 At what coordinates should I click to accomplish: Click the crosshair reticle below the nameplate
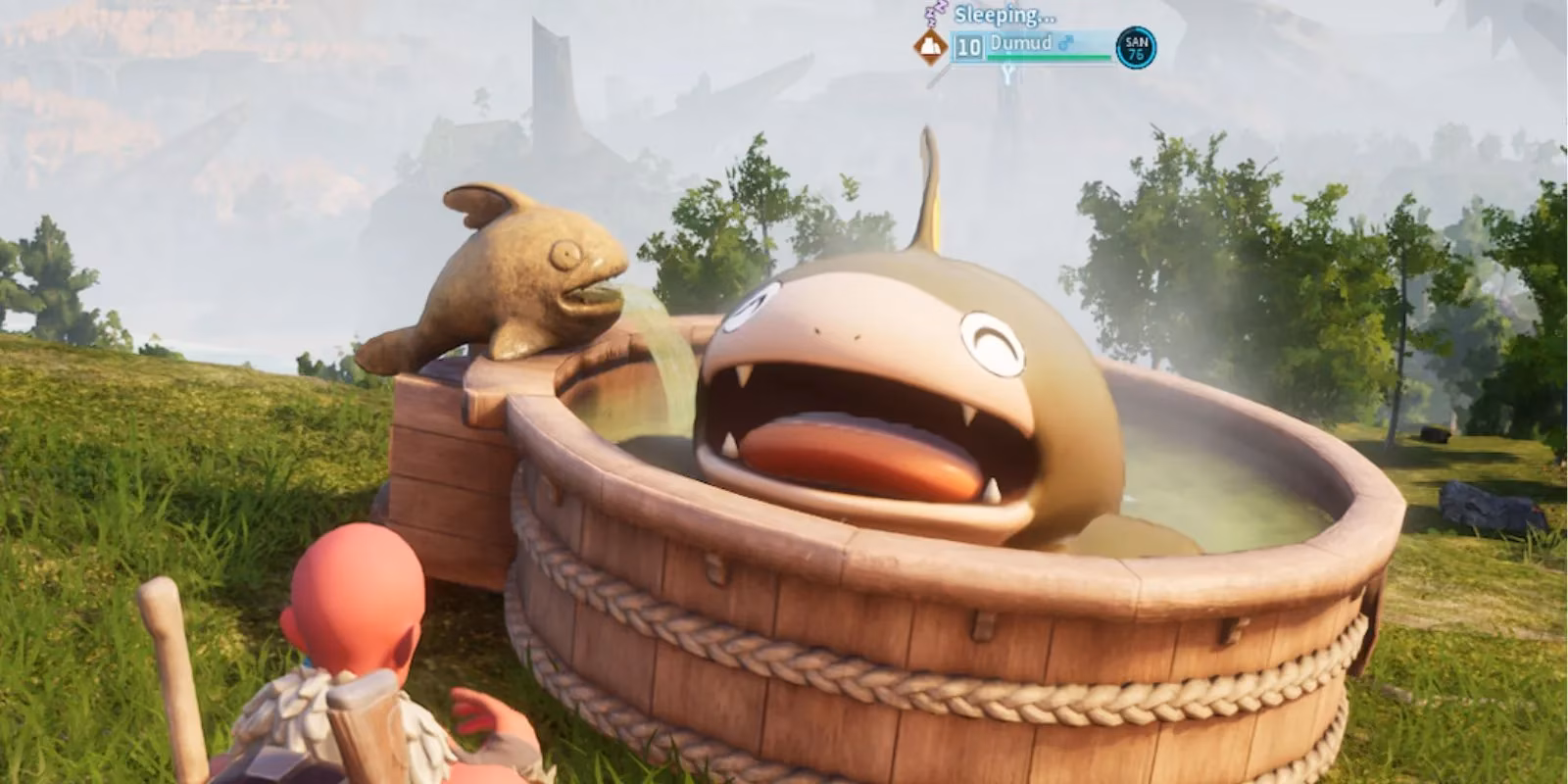pyautogui.click(x=1007, y=72)
